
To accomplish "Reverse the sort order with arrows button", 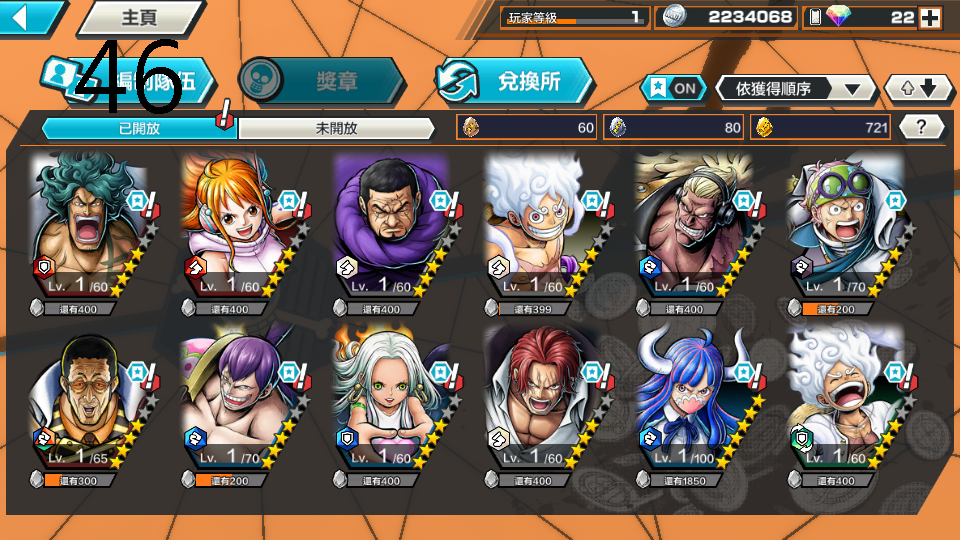I will (919, 88).
